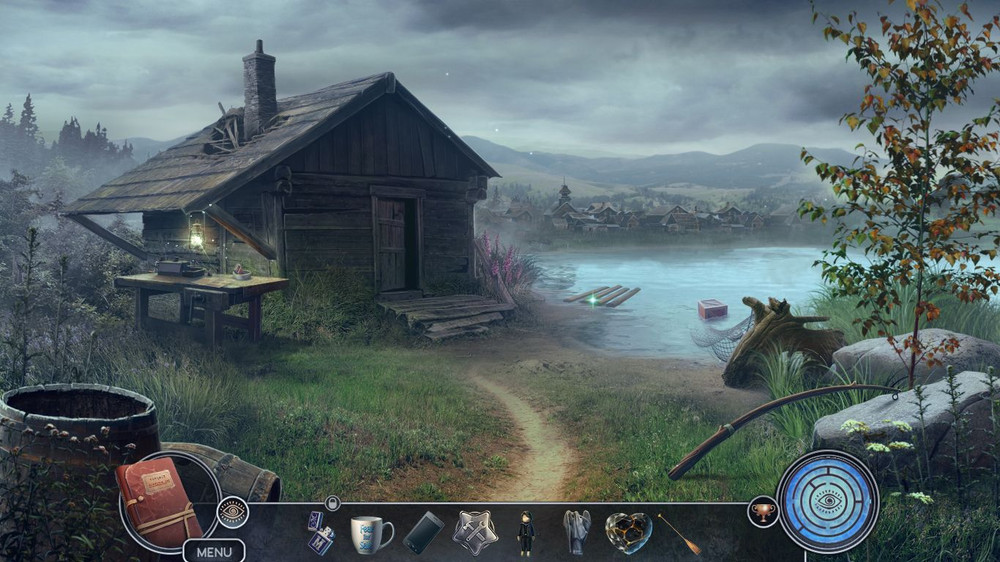Choose the small dark figurine item
1000x562 pixels.
click(526, 533)
